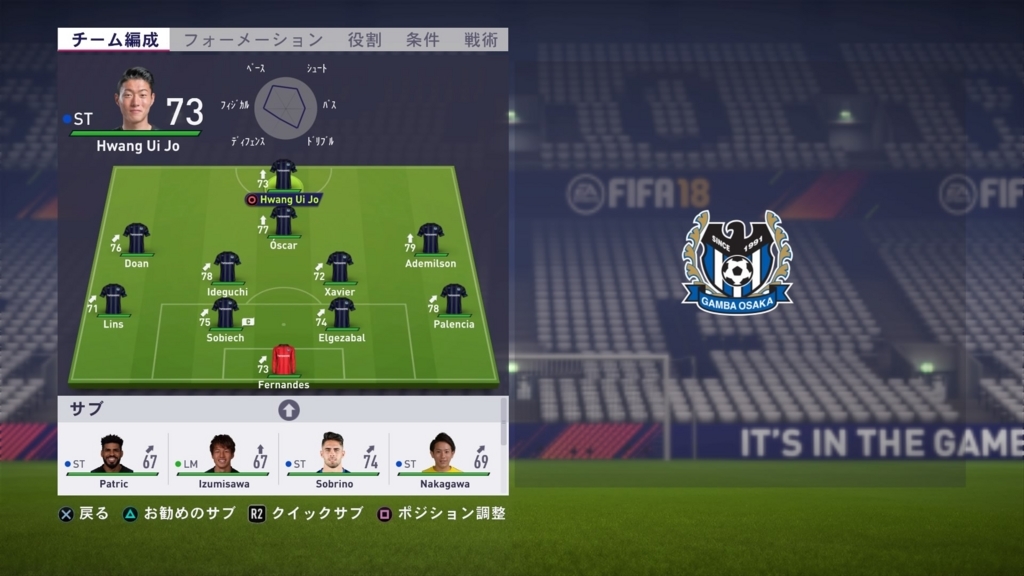
Task: Select Ademilson on the right wing
Action: pos(430,240)
